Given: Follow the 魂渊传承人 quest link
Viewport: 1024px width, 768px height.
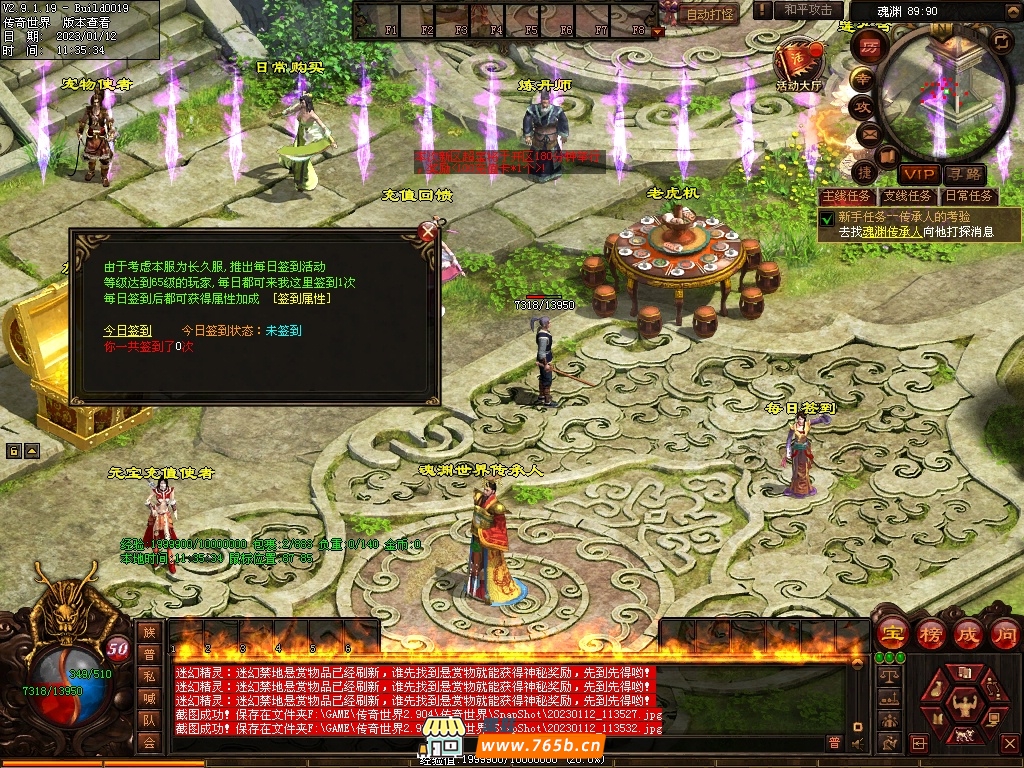Looking at the screenshot, I should click(x=894, y=231).
